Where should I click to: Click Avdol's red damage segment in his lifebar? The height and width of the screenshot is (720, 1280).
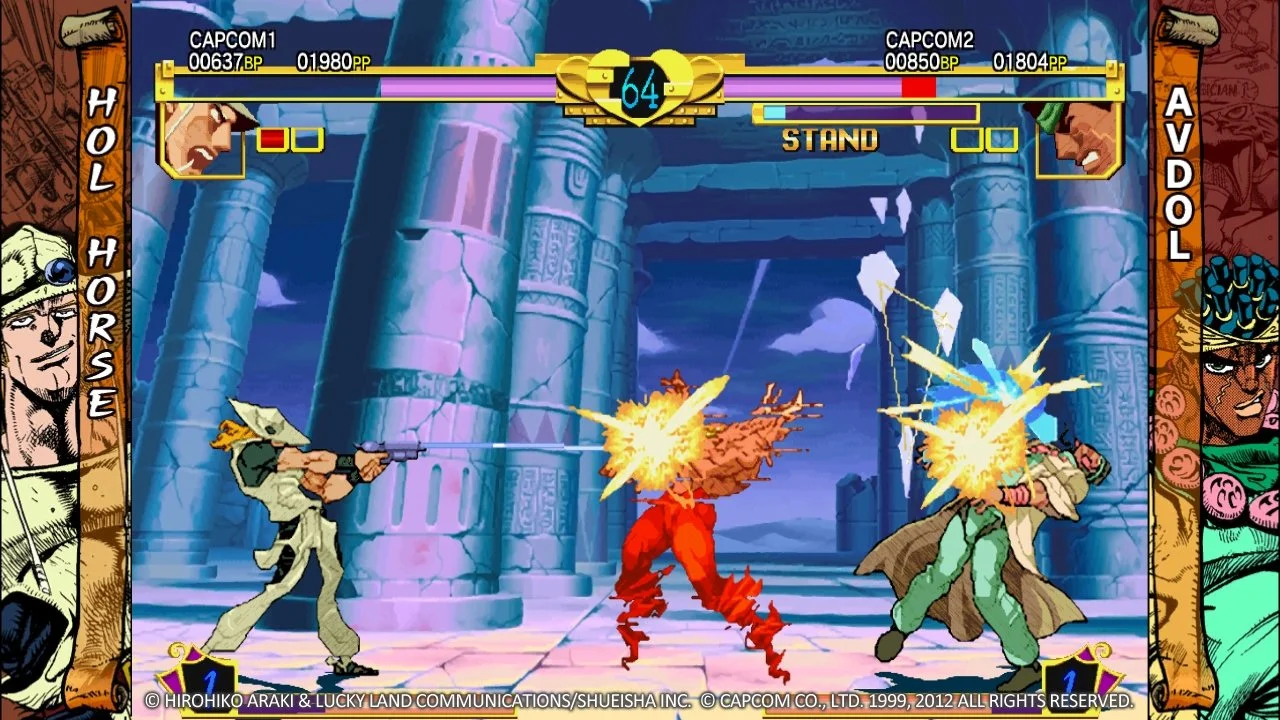tap(917, 85)
